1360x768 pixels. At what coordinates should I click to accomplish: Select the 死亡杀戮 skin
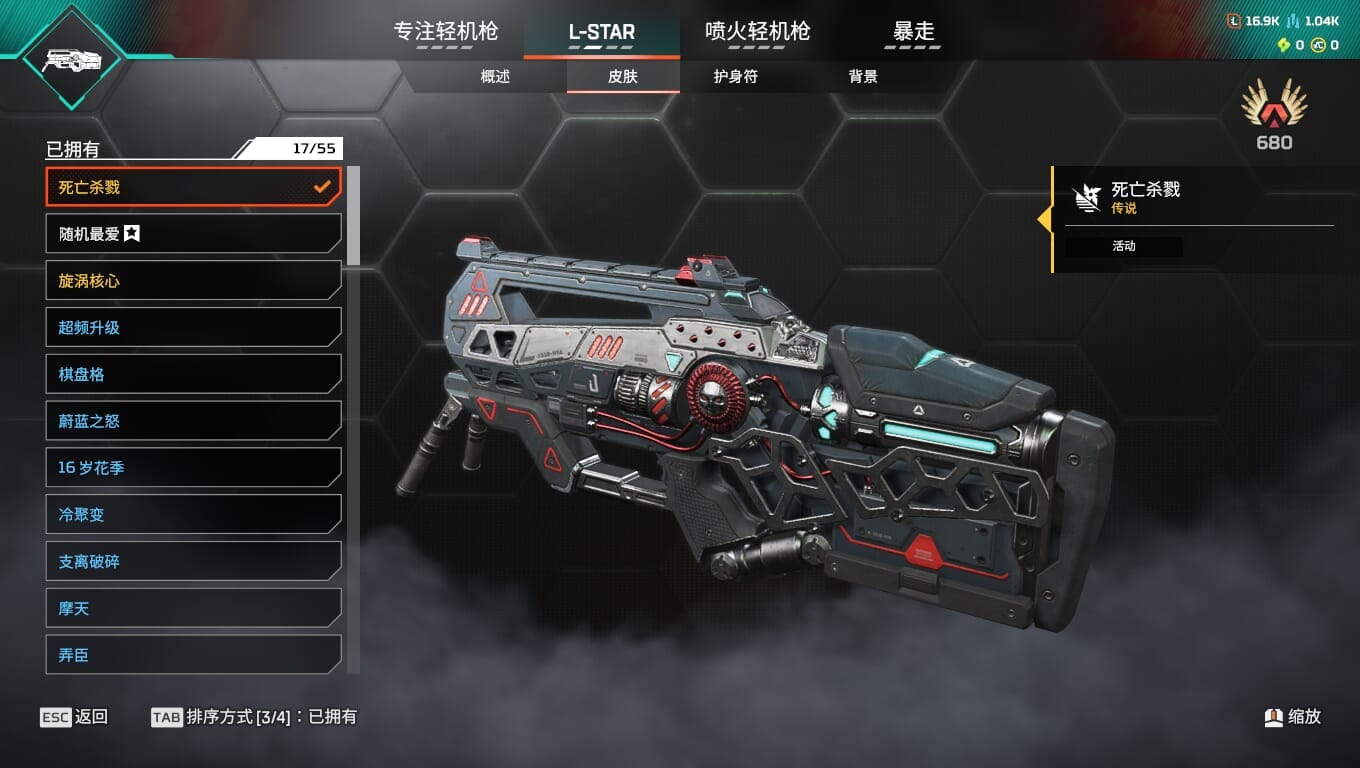coord(193,187)
